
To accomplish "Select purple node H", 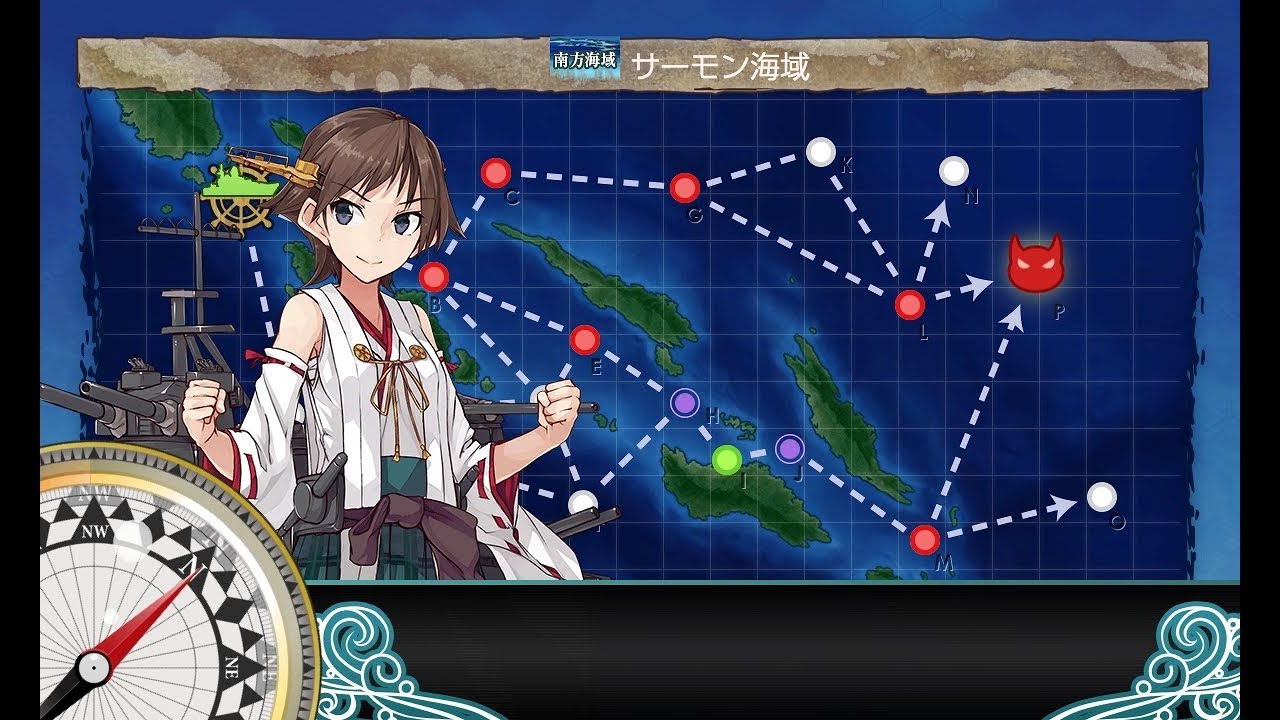I will pos(684,403).
